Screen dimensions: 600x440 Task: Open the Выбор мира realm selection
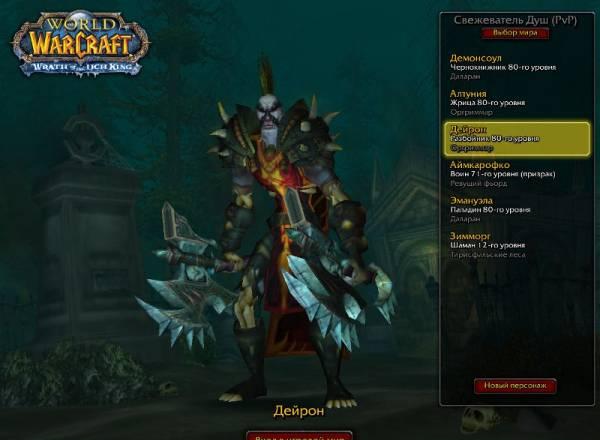tap(515, 32)
